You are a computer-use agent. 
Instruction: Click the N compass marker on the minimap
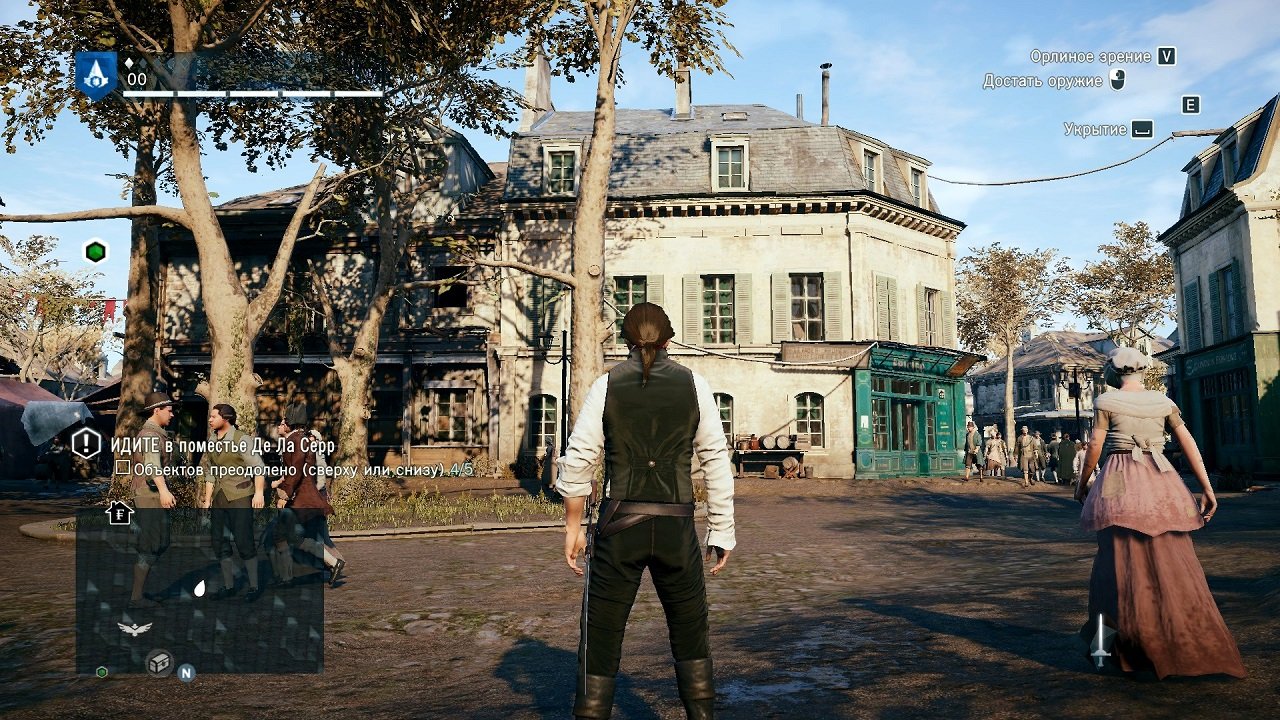[186, 674]
